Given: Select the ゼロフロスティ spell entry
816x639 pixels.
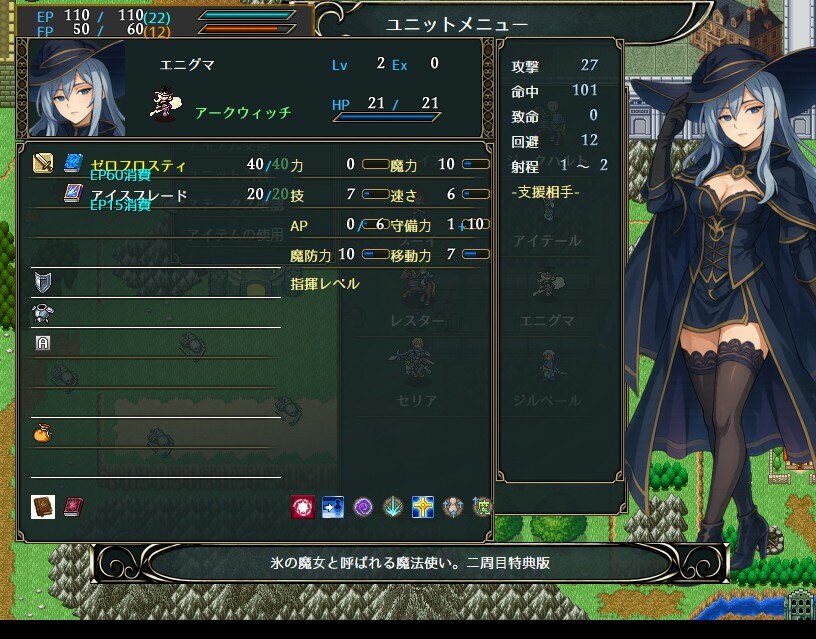Looking at the screenshot, I should pyautogui.click(x=138, y=165).
